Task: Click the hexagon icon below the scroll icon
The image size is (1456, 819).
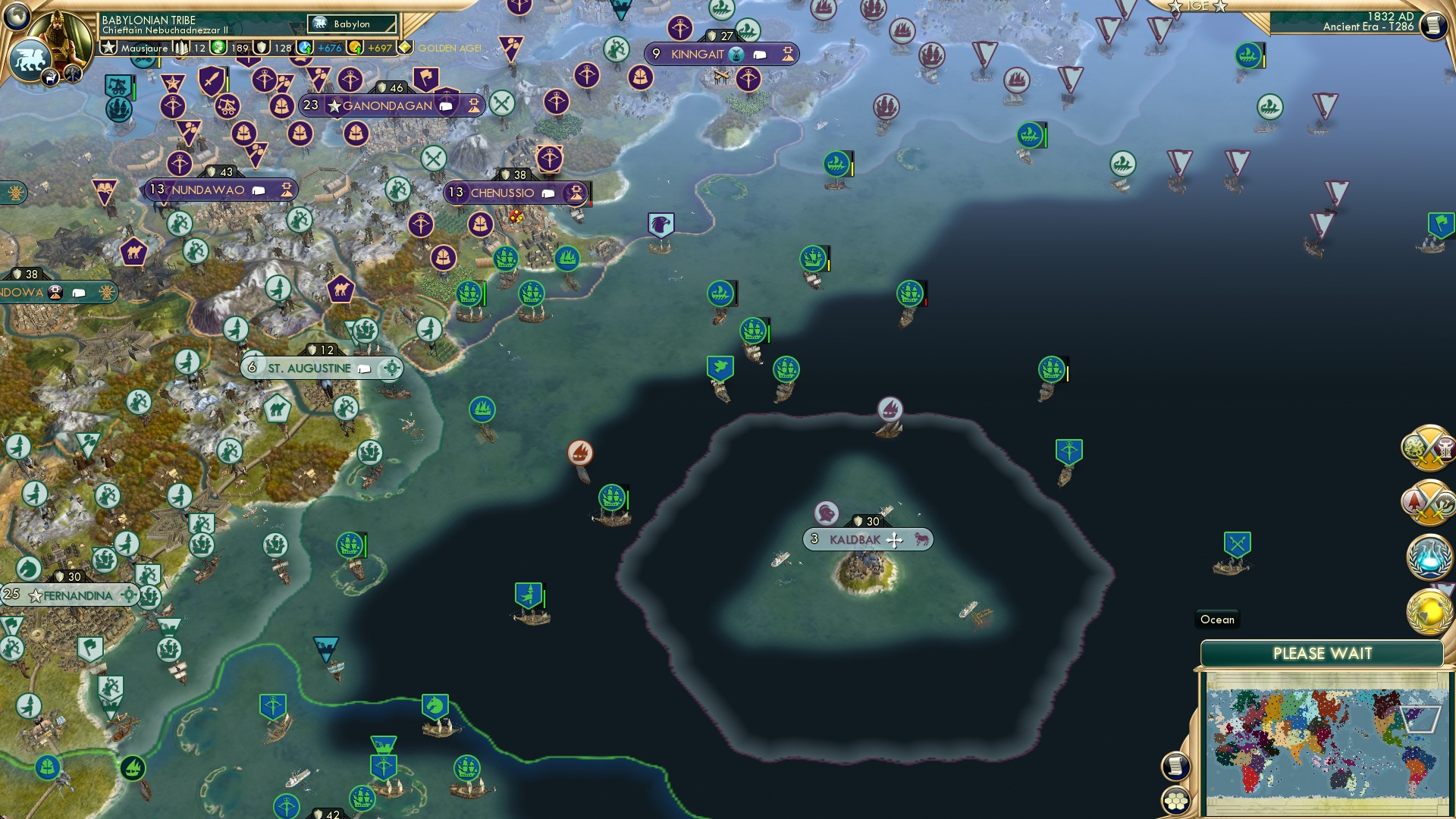Action: click(x=1175, y=801)
